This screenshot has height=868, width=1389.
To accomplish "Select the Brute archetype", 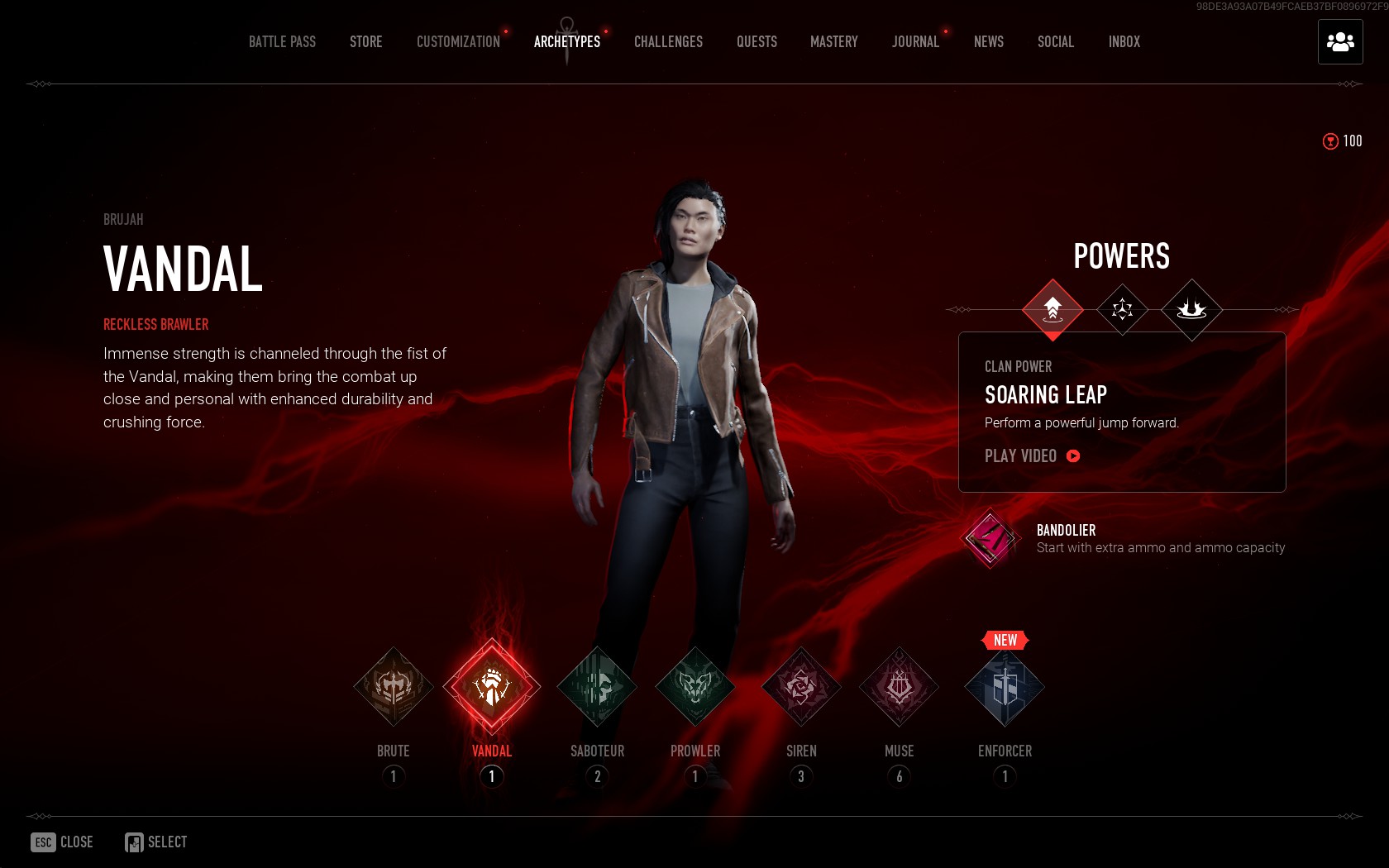I will 394,687.
